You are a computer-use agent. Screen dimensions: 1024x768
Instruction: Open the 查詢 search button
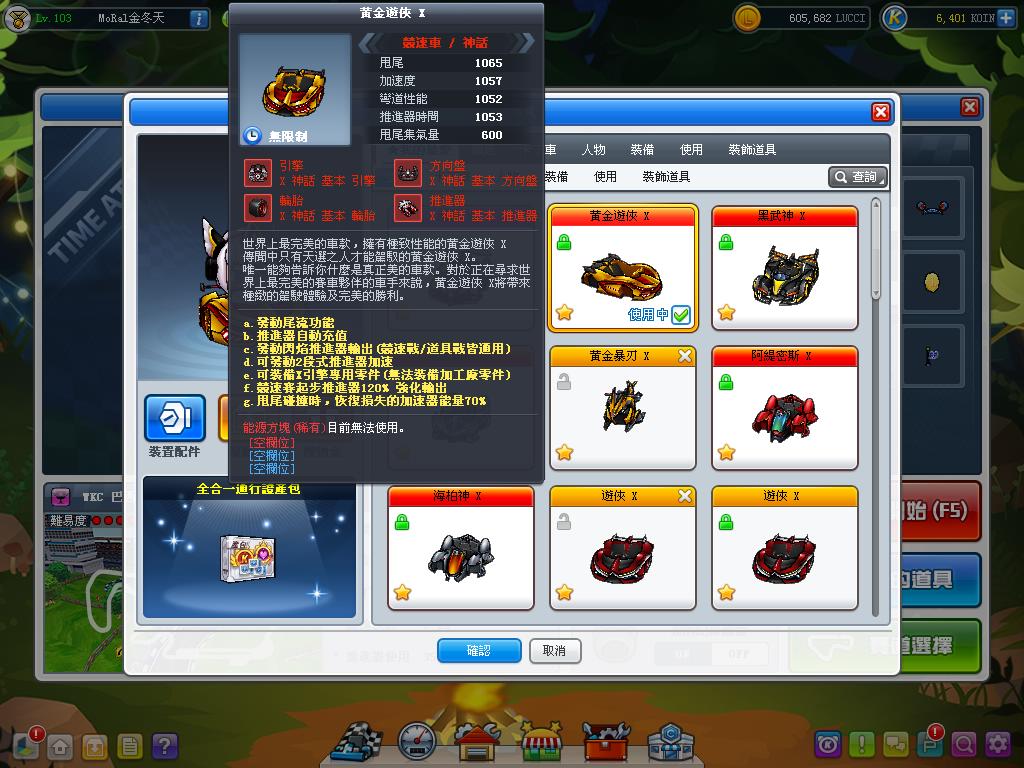click(x=857, y=177)
